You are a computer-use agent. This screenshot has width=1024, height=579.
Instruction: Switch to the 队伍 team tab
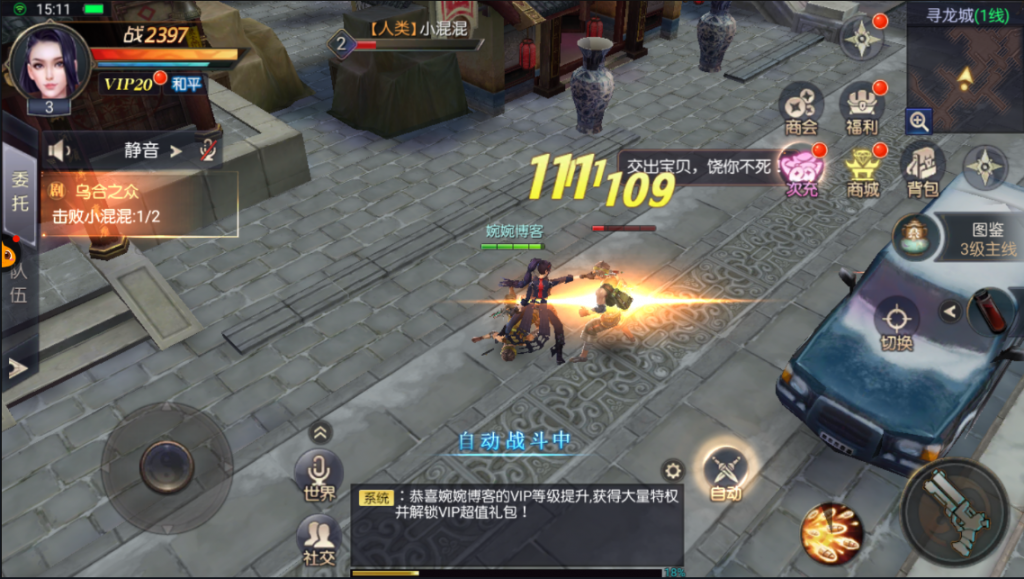[x=18, y=280]
